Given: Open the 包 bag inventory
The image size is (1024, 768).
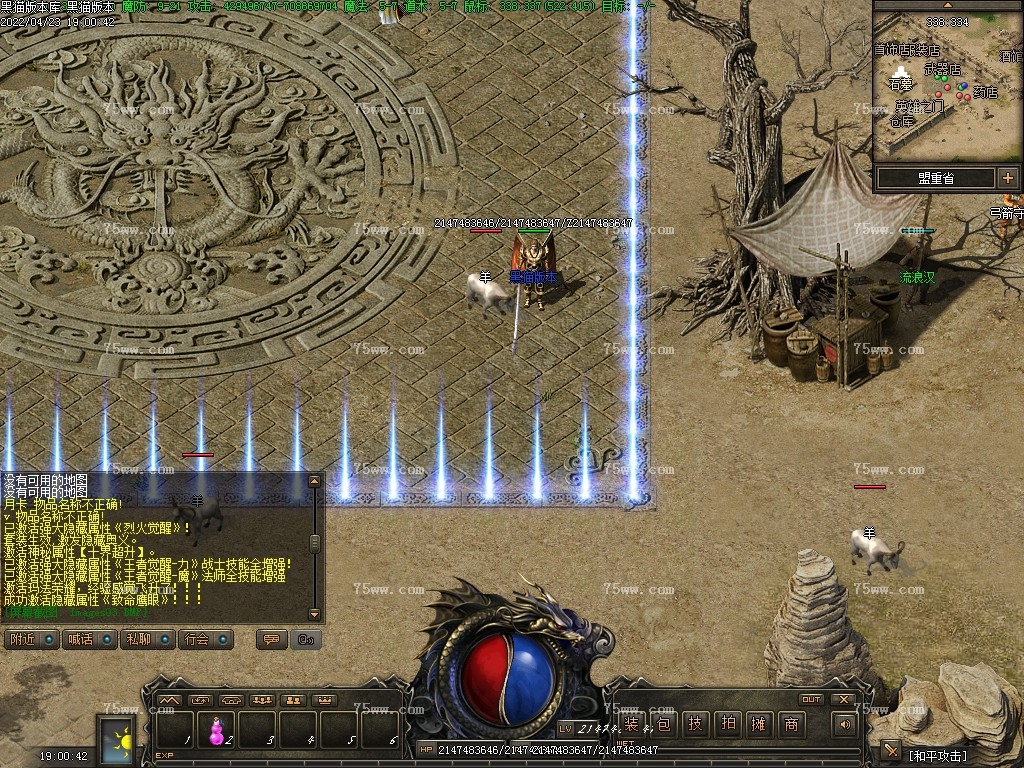Looking at the screenshot, I should [664, 725].
